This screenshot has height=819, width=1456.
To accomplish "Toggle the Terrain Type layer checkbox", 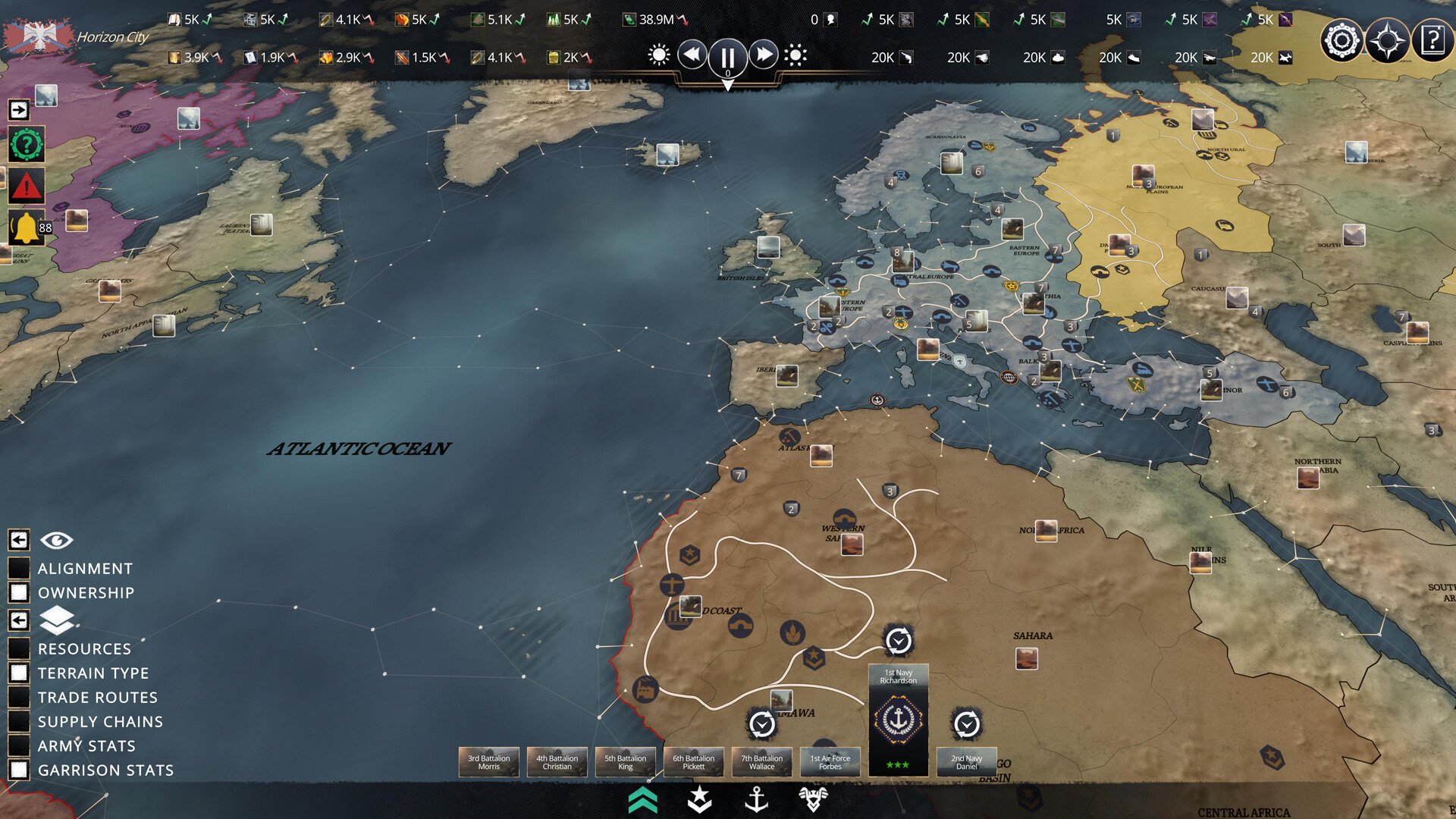I will [19, 673].
